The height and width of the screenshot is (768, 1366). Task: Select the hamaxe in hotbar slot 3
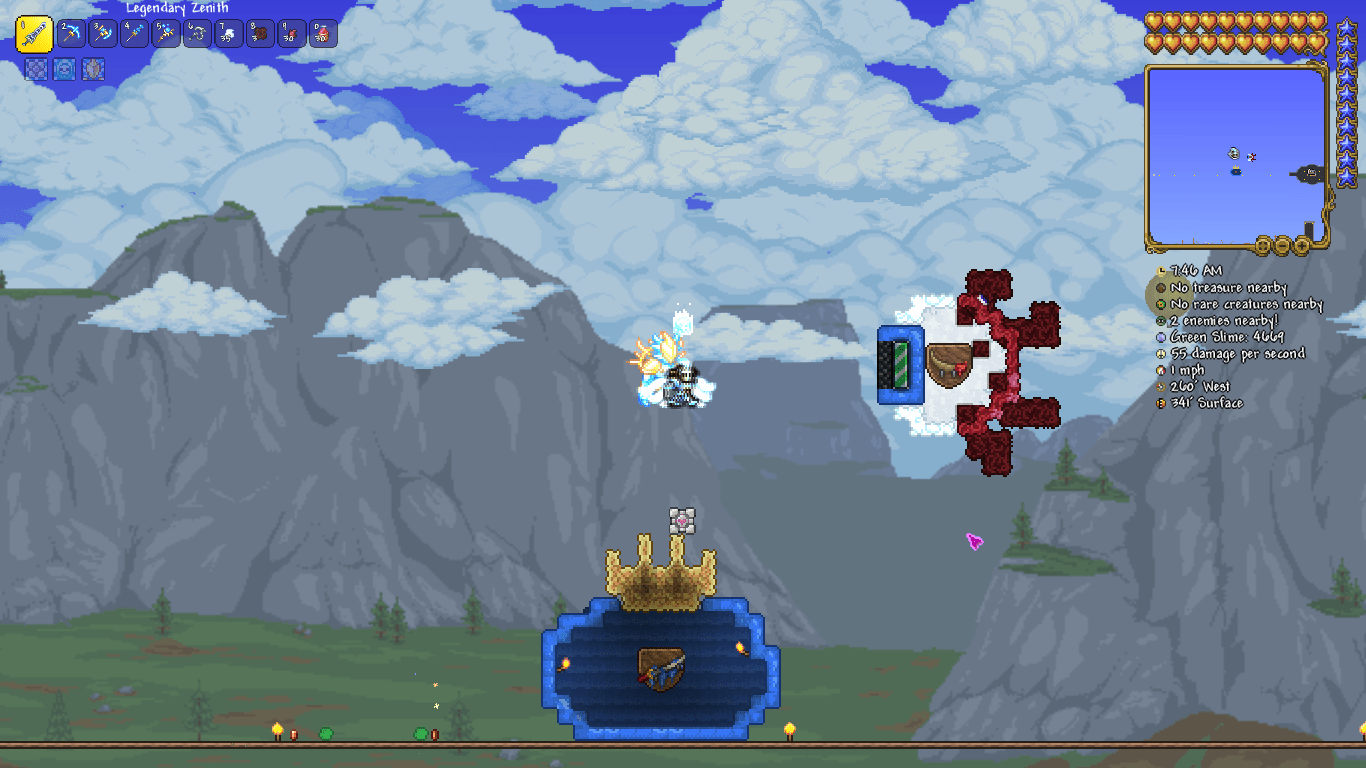(101, 33)
